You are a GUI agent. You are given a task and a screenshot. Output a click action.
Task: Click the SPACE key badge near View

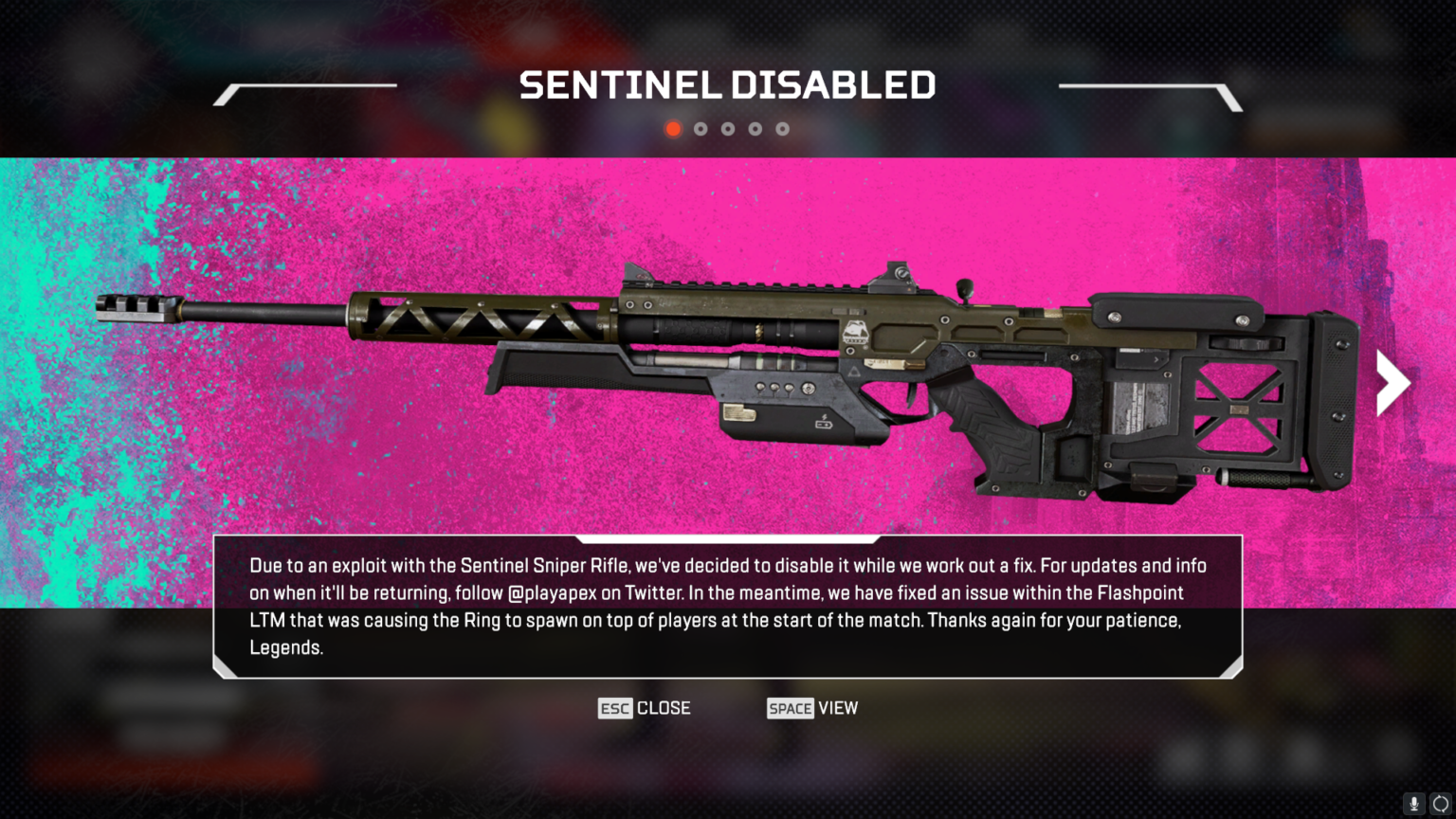(791, 708)
